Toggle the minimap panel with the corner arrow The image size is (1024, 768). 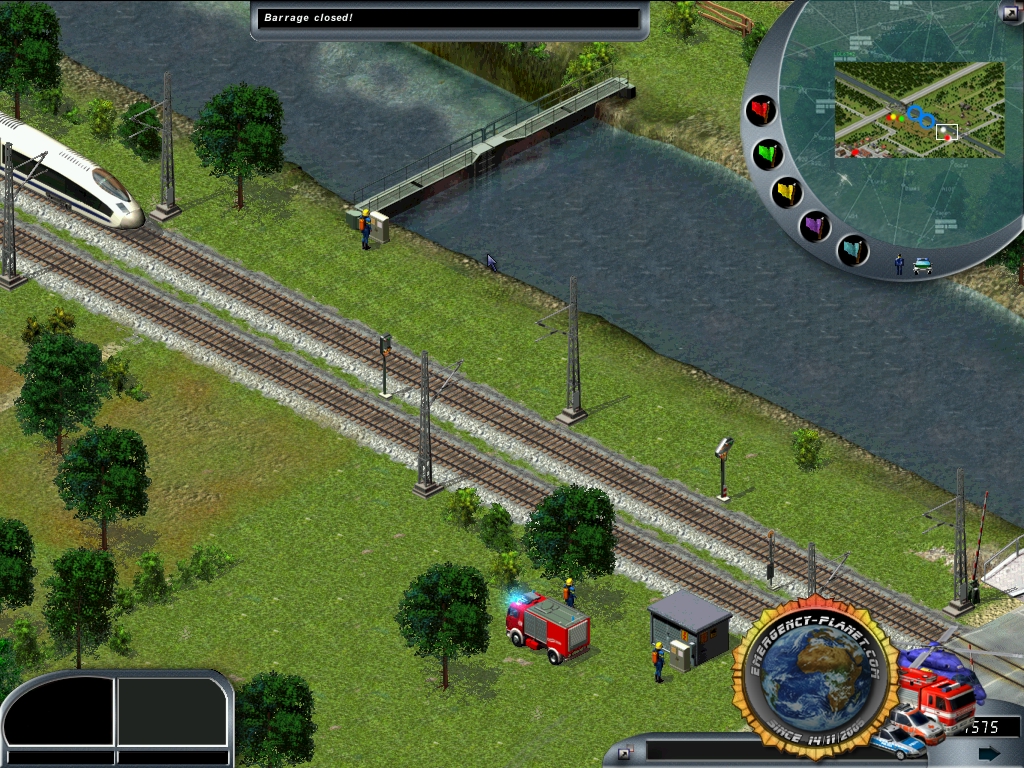(x=1009, y=13)
